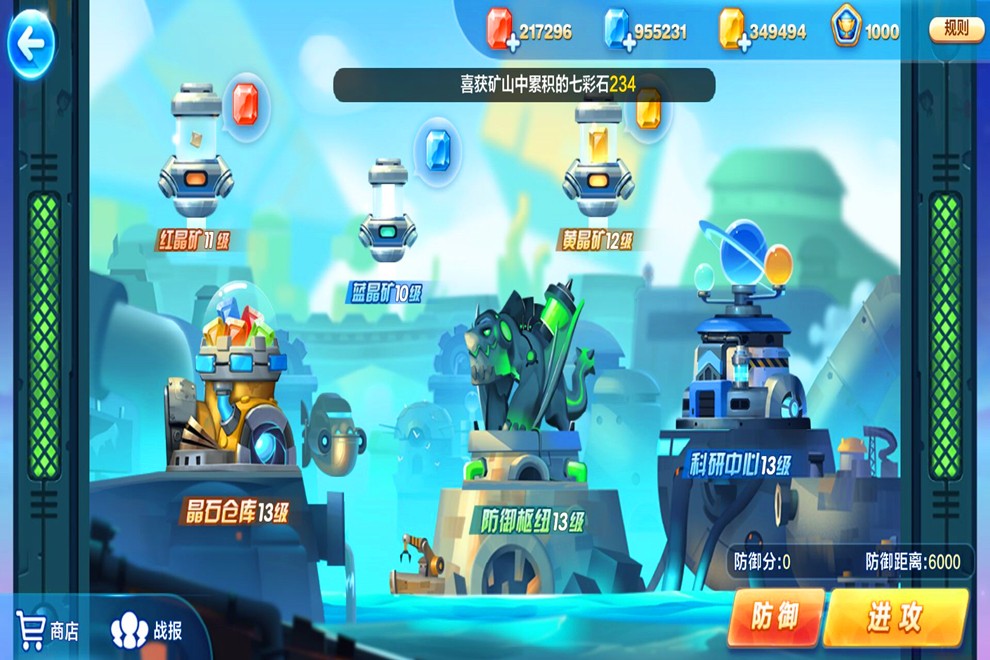Add more blue crystals via plus icon
This screenshot has width=990, height=660.
coord(628,43)
